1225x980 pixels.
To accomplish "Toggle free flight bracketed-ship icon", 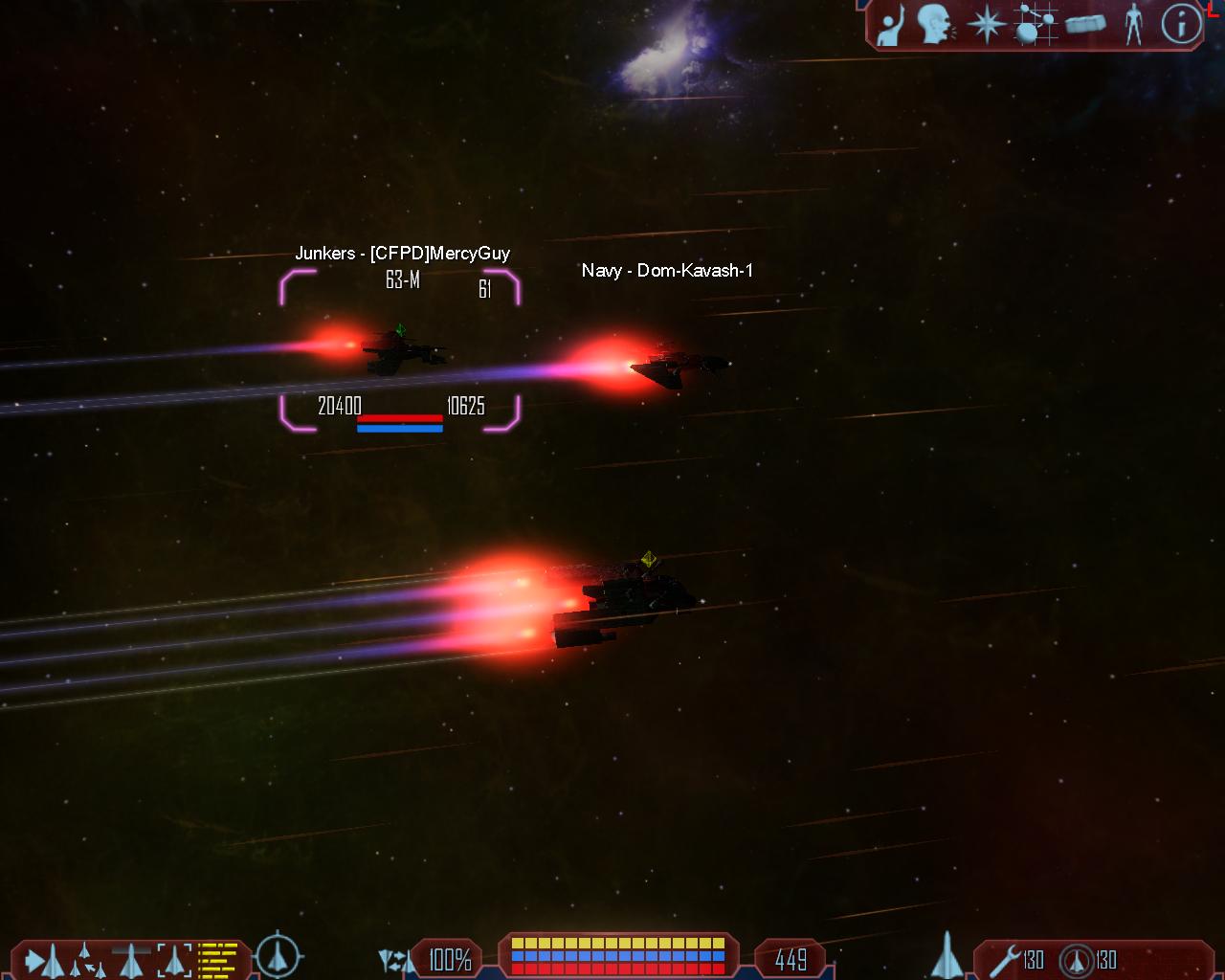I will 174,960.
